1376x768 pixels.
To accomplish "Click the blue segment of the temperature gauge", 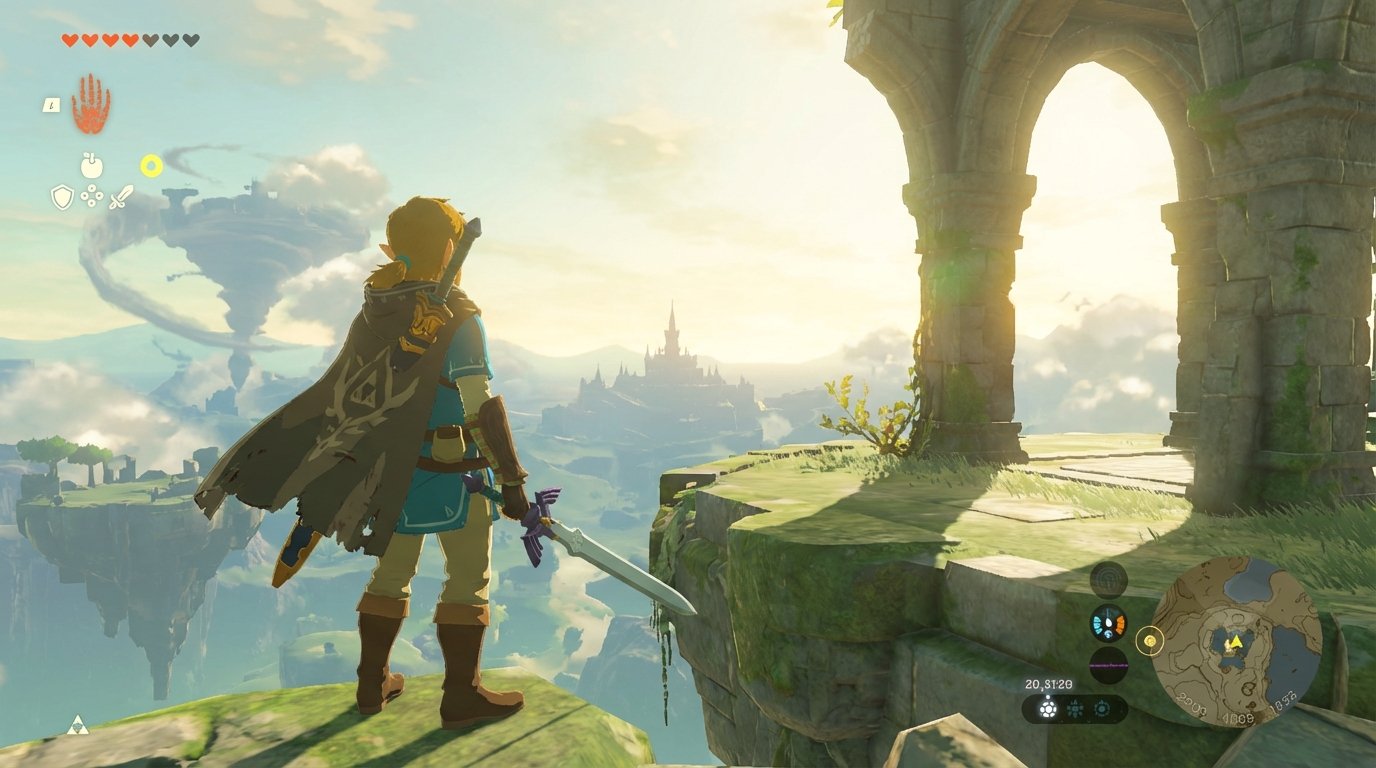I will click(1096, 621).
